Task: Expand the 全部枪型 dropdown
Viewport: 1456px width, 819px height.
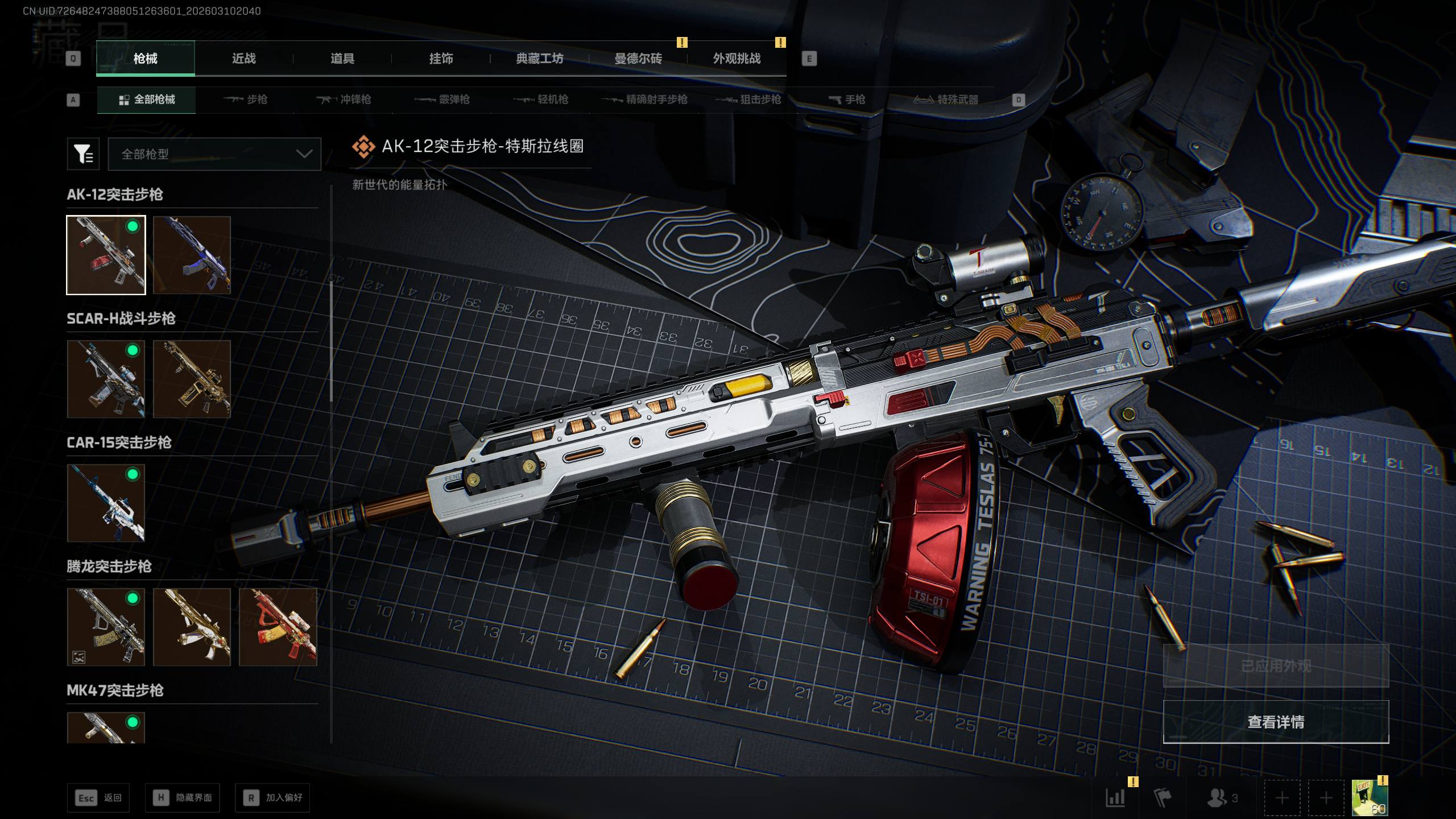Action: pyautogui.click(x=214, y=154)
